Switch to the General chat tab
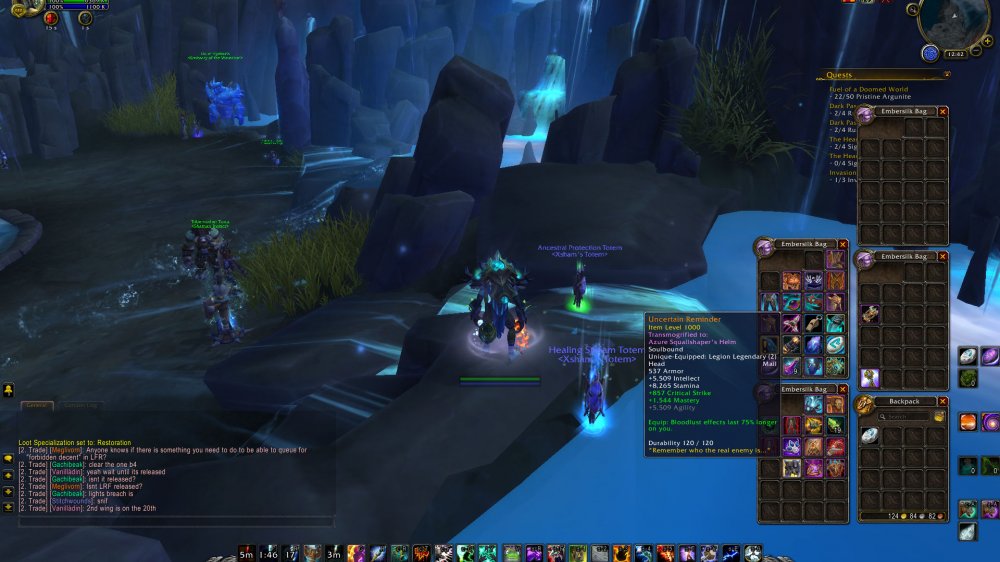The height and width of the screenshot is (562, 1000). point(36,405)
